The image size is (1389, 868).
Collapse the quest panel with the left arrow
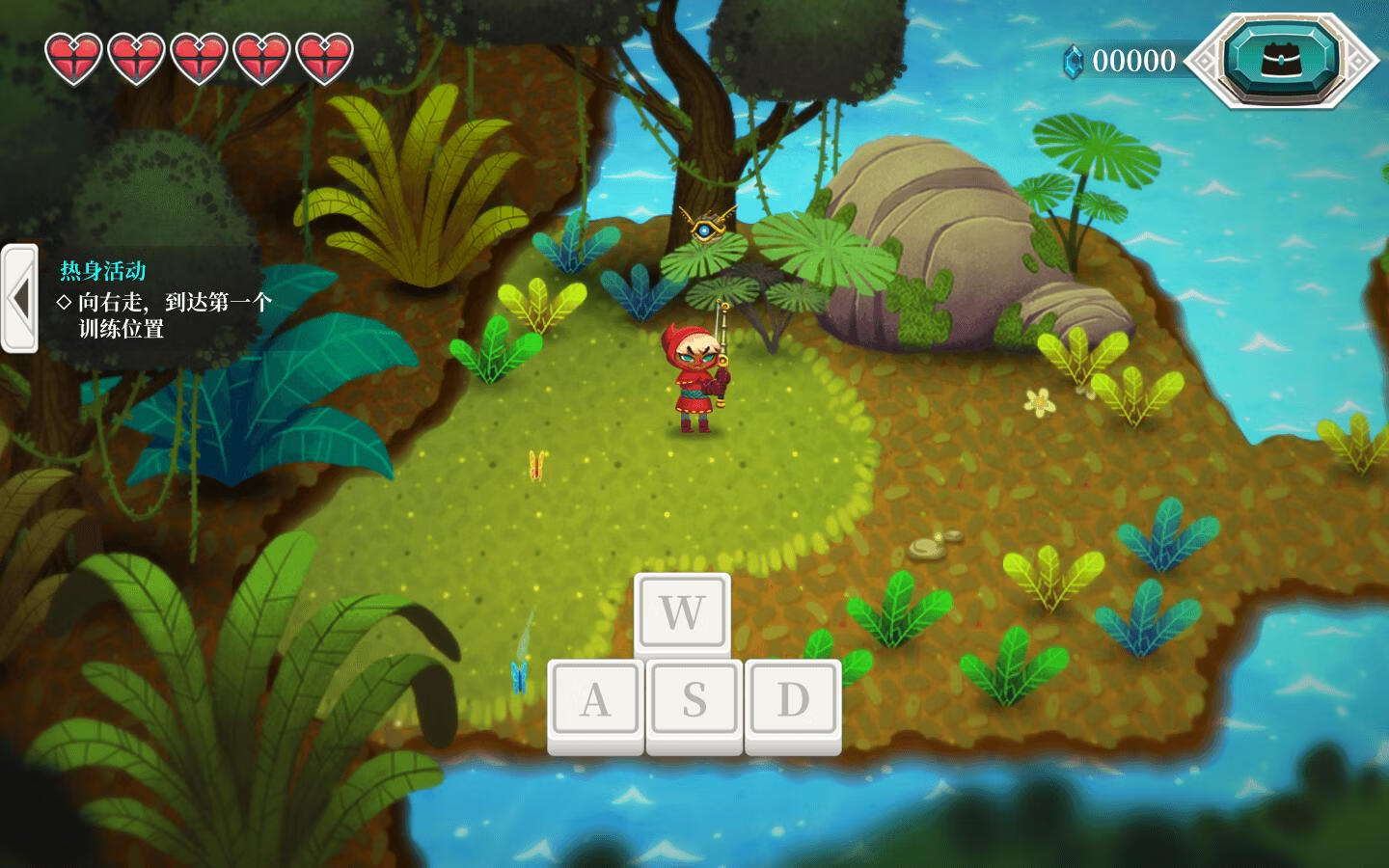(x=18, y=299)
